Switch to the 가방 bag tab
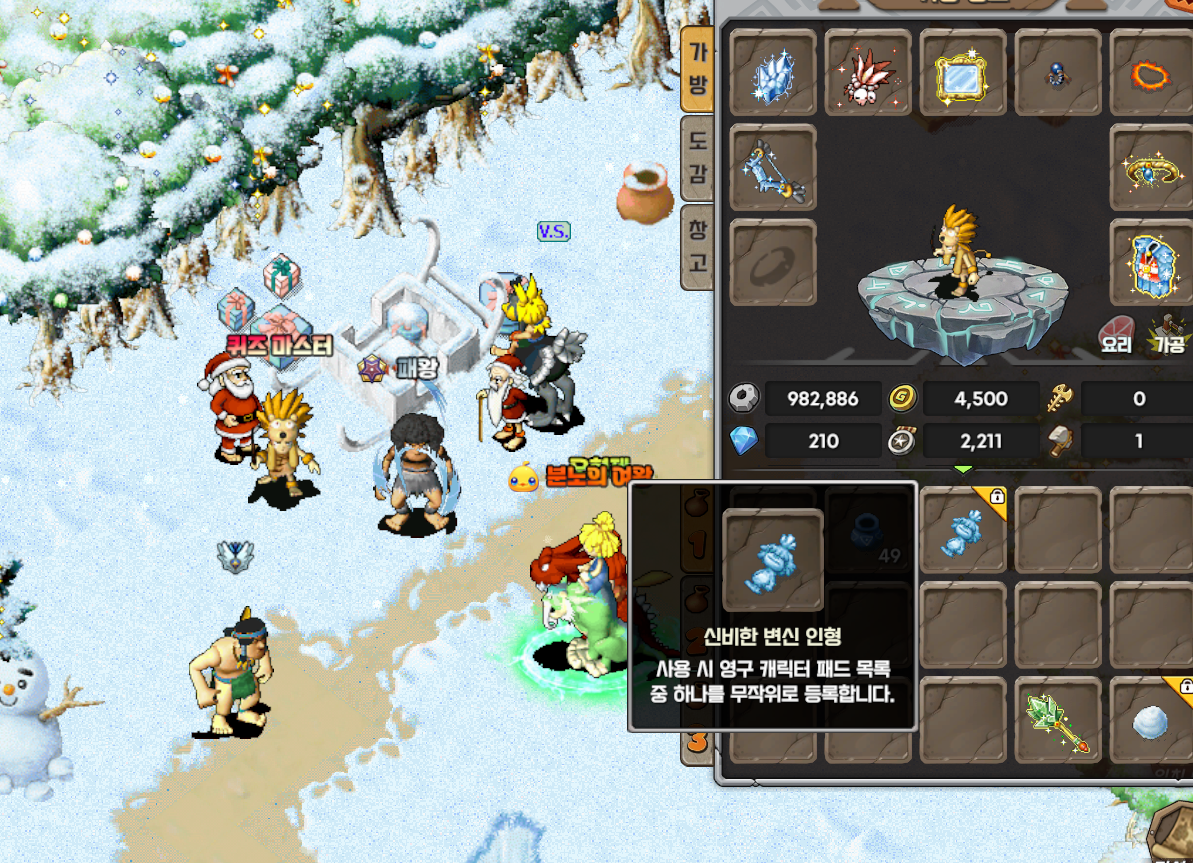Screen dimensions: 1193x863 click(697, 69)
